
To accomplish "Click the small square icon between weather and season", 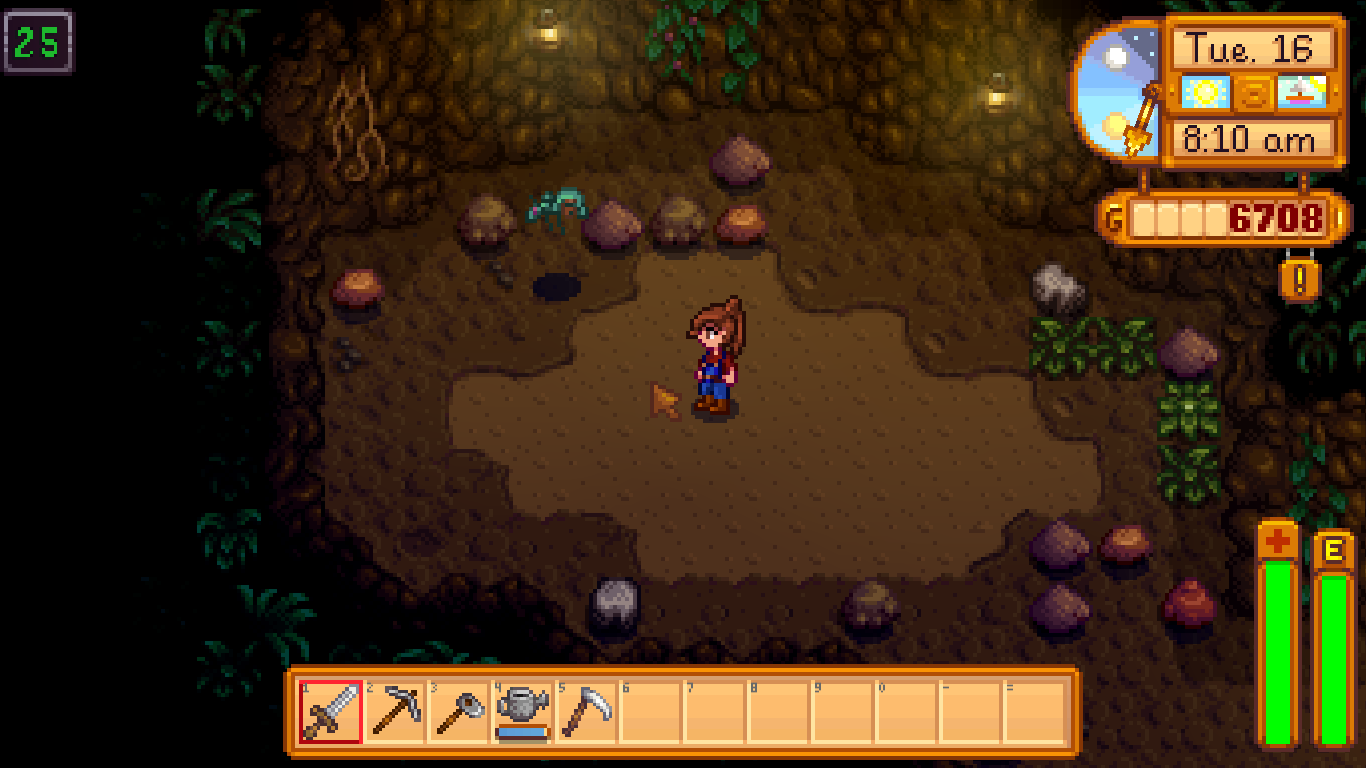I will pos(1250,92).
